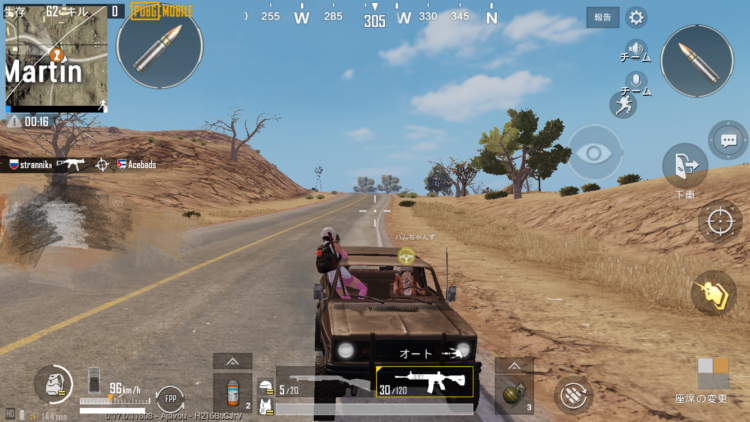Screen dimensions: 750x422
Task: Tap the reload ammo icon
Action: (573, 393)
